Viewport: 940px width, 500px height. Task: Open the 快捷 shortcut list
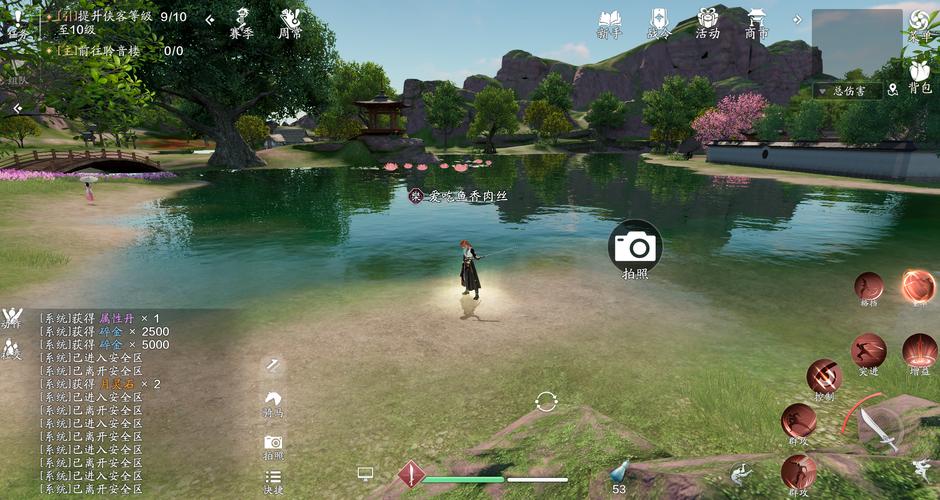[x=273, y=481]
